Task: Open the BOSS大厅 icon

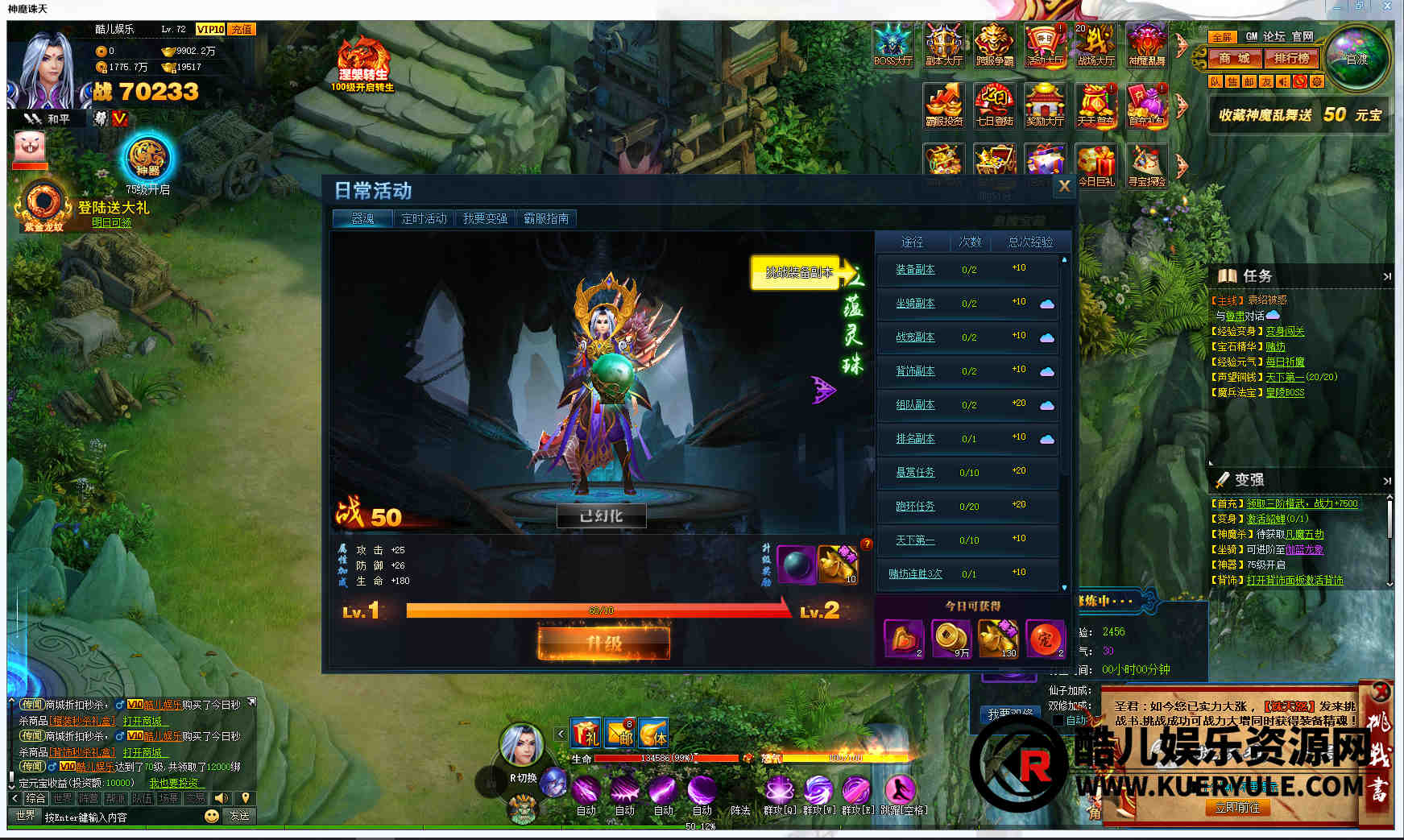Action: tap(893, 45)
